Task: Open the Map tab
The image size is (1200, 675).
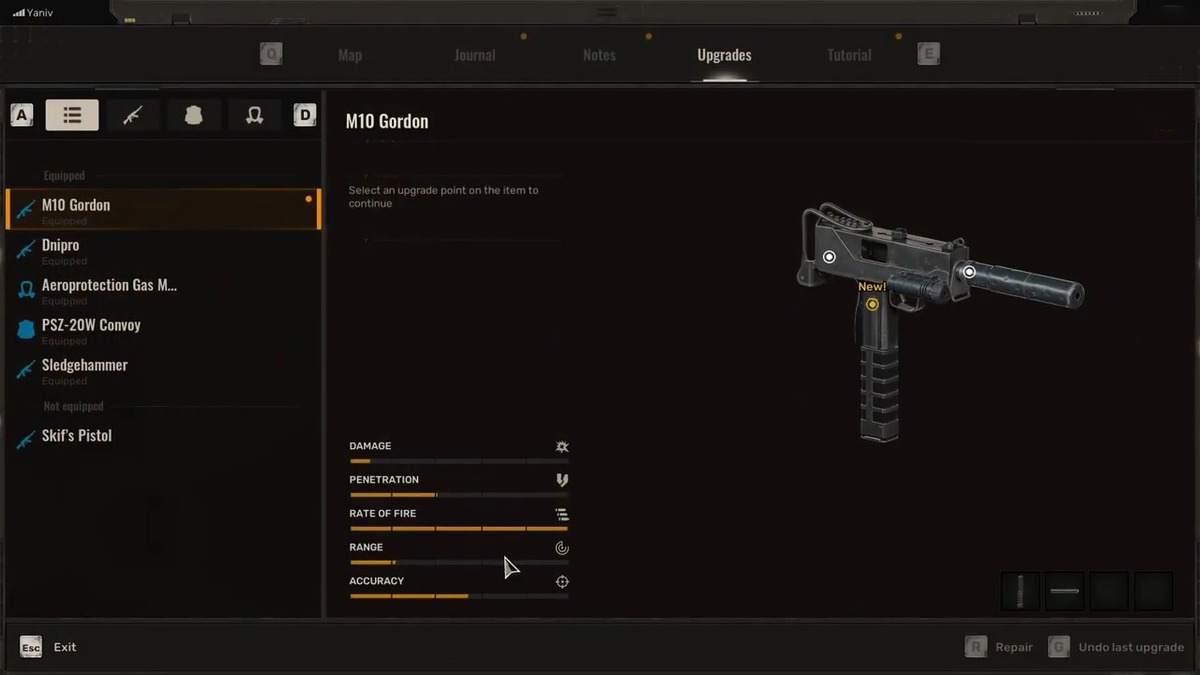Action: (350, 55)
